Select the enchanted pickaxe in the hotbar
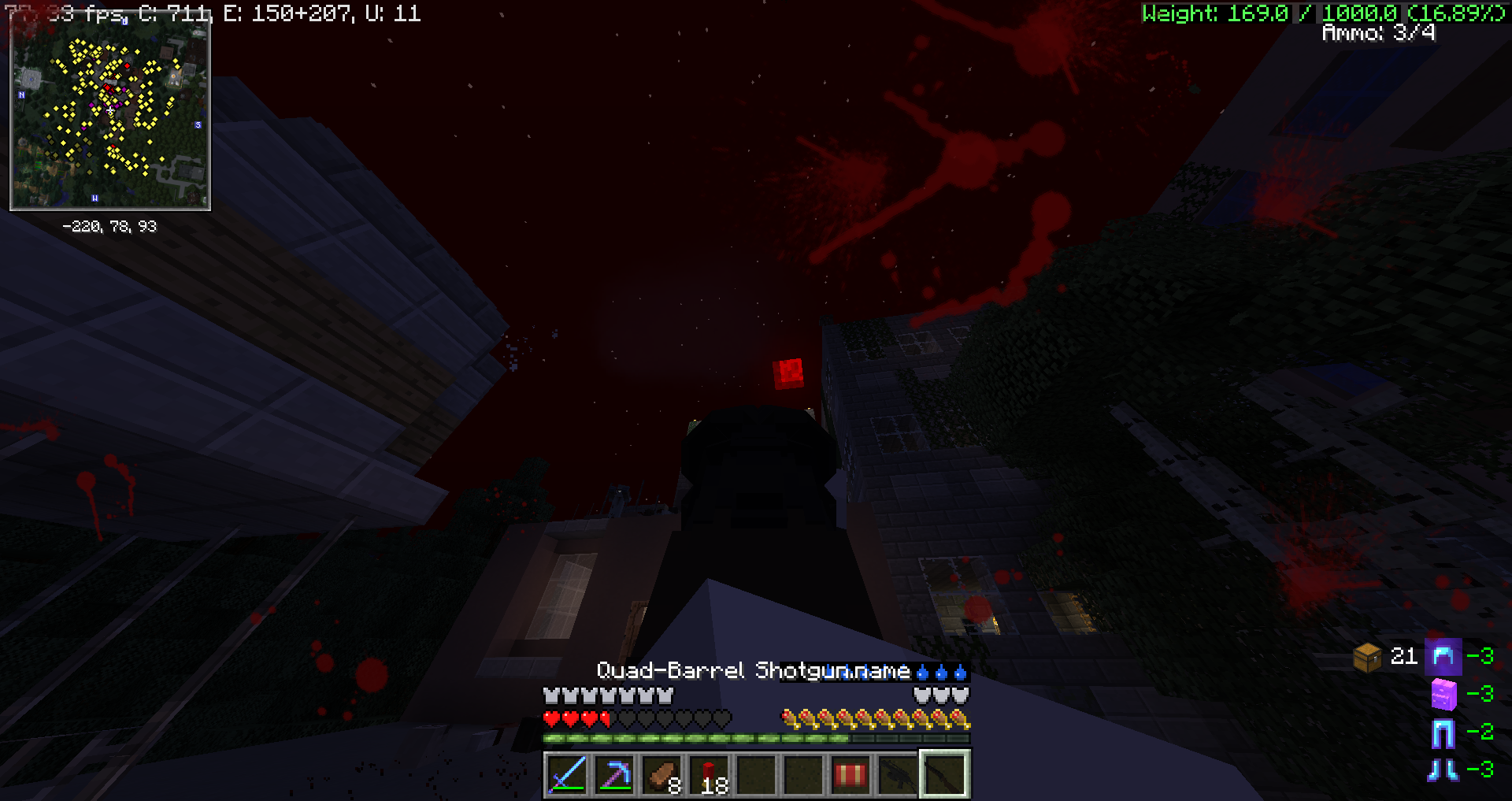Viewport: 1512px width, 801px height. point(614,776)
